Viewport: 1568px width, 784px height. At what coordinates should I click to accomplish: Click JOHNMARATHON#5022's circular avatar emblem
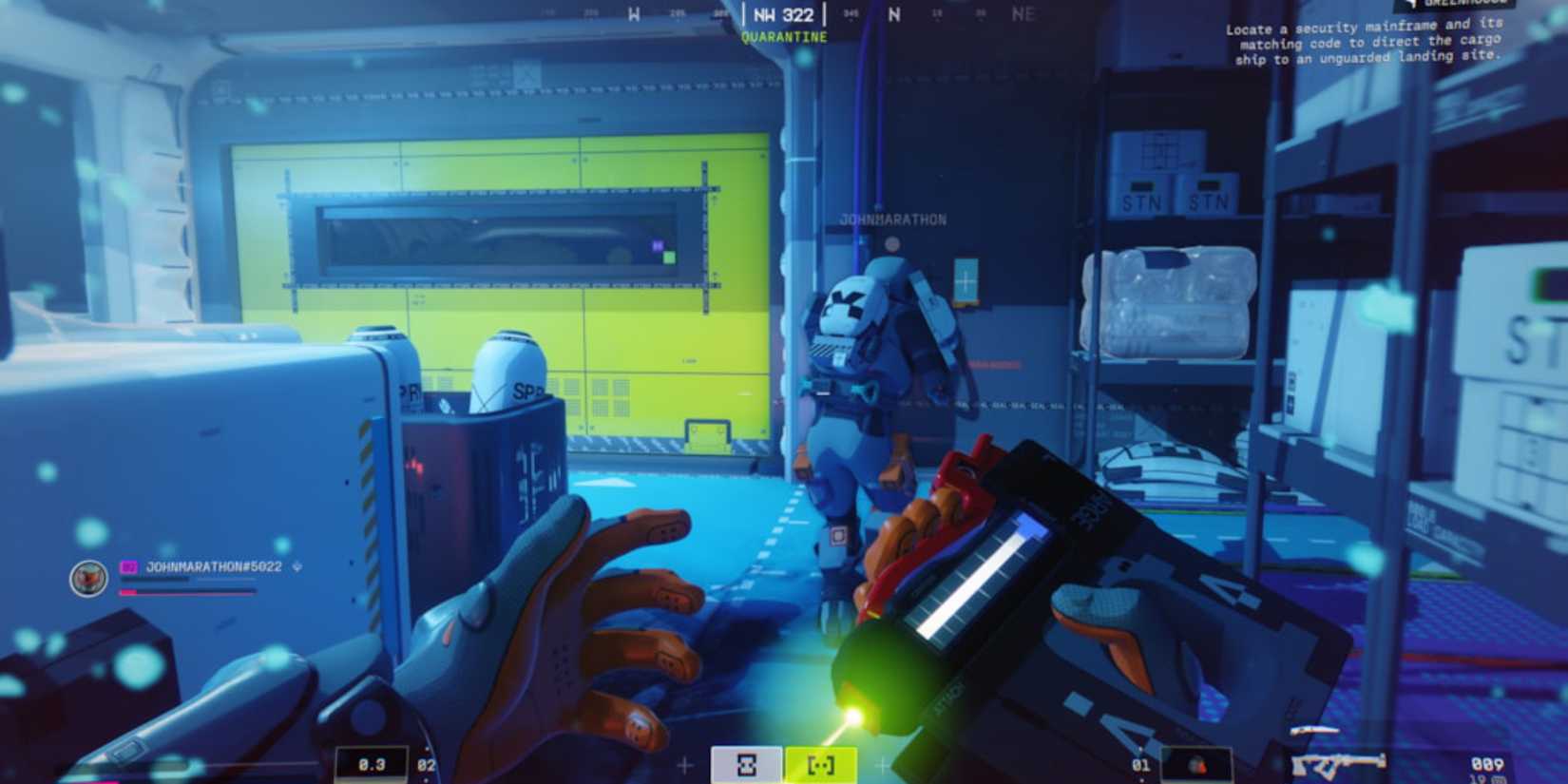click(x=87, y=579)
